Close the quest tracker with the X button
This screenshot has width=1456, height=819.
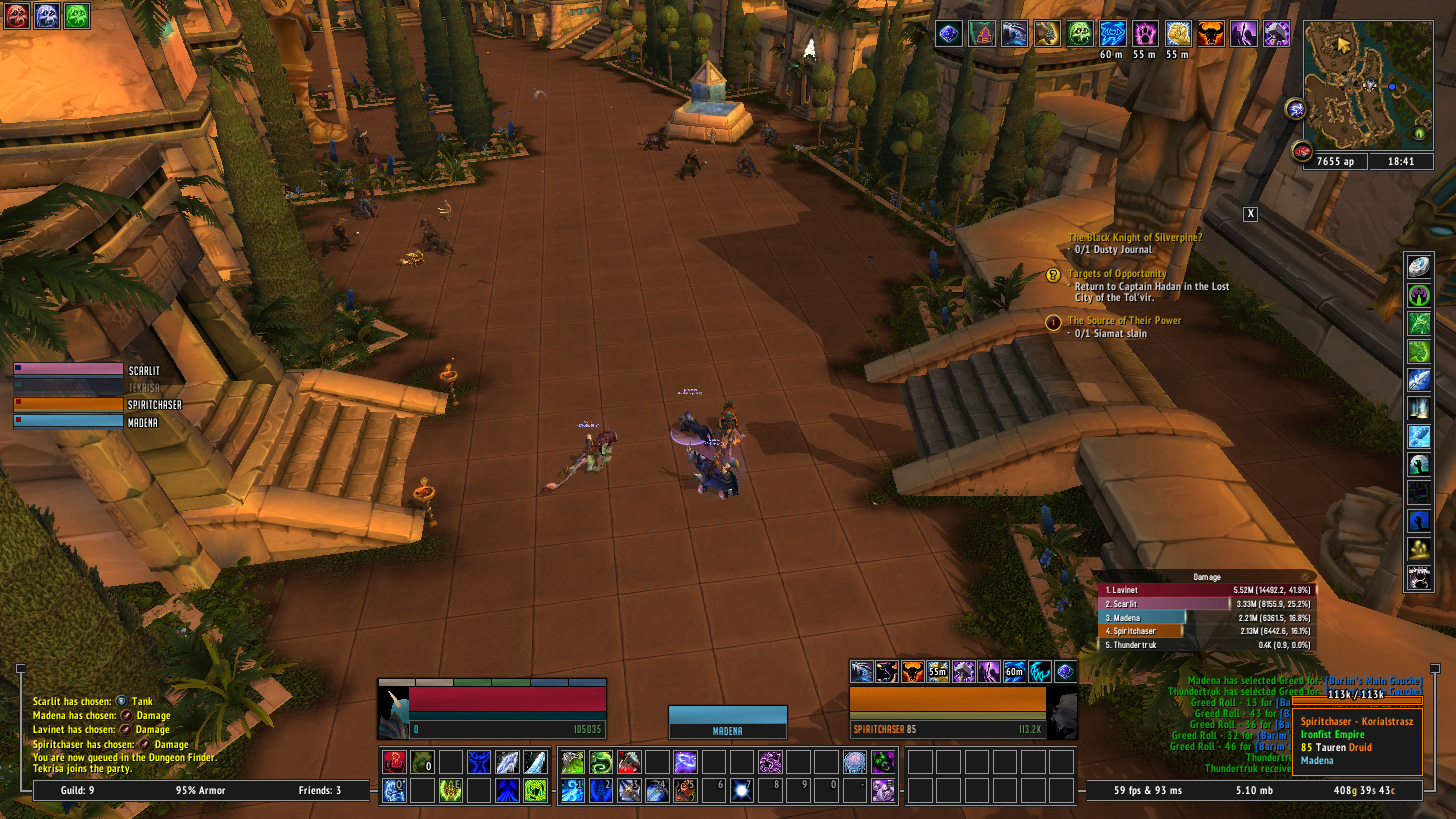click(x=1250, y=214)
